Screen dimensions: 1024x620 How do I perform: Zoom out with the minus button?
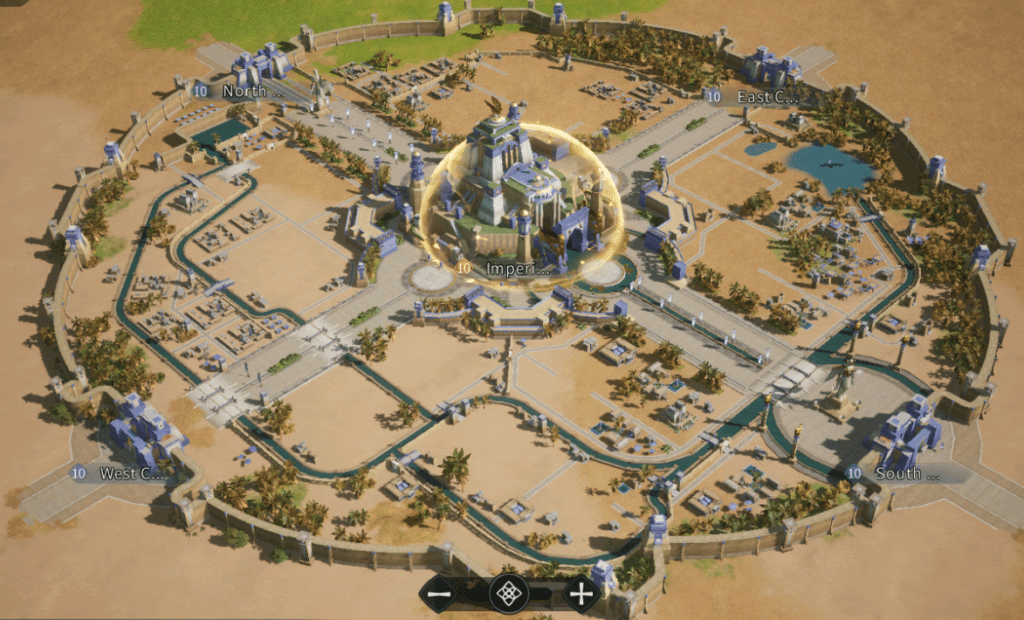[x=440, y=594]
